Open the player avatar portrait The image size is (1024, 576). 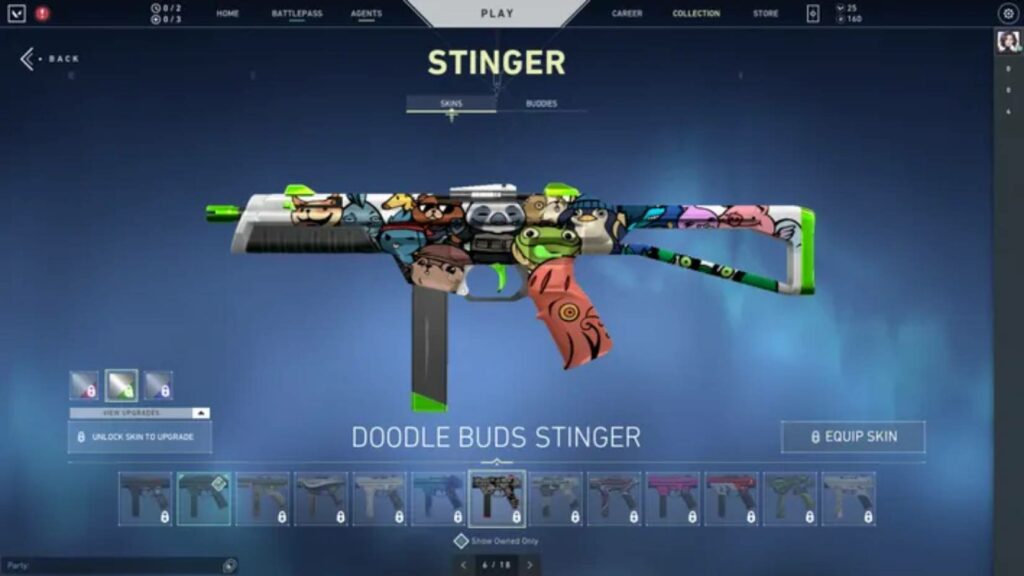[1007, 43]
